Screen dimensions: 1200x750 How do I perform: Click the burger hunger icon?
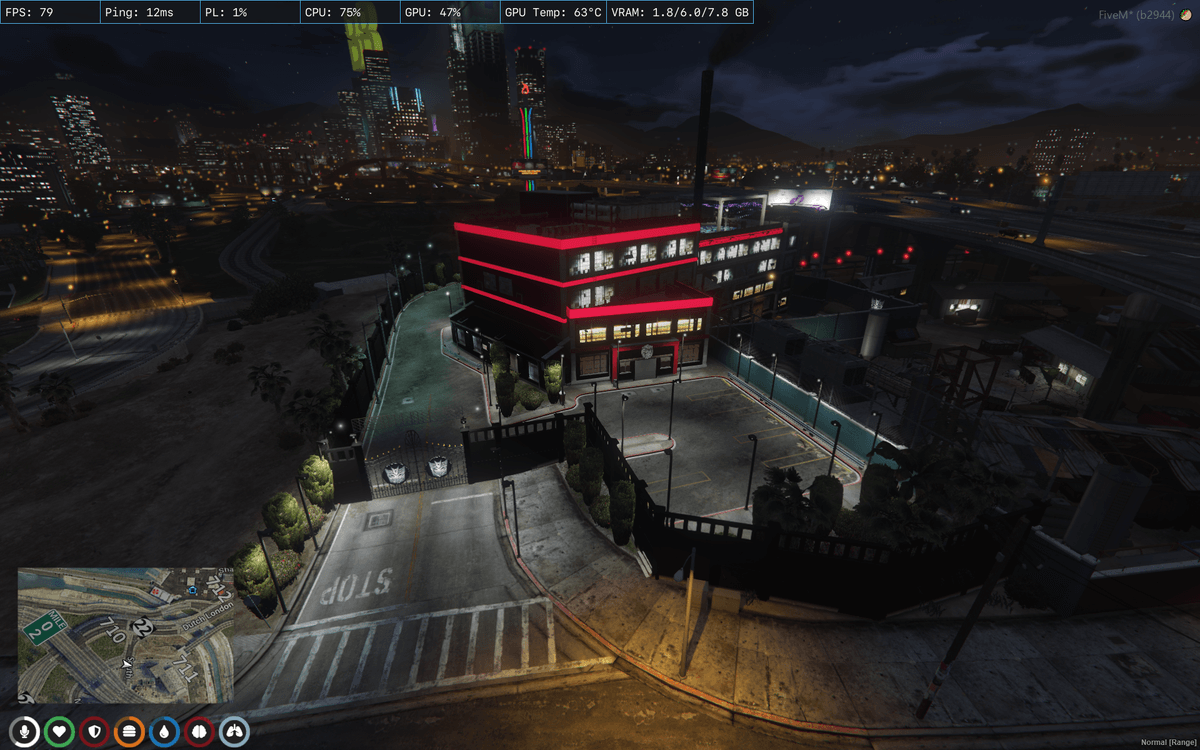(130, 732)
